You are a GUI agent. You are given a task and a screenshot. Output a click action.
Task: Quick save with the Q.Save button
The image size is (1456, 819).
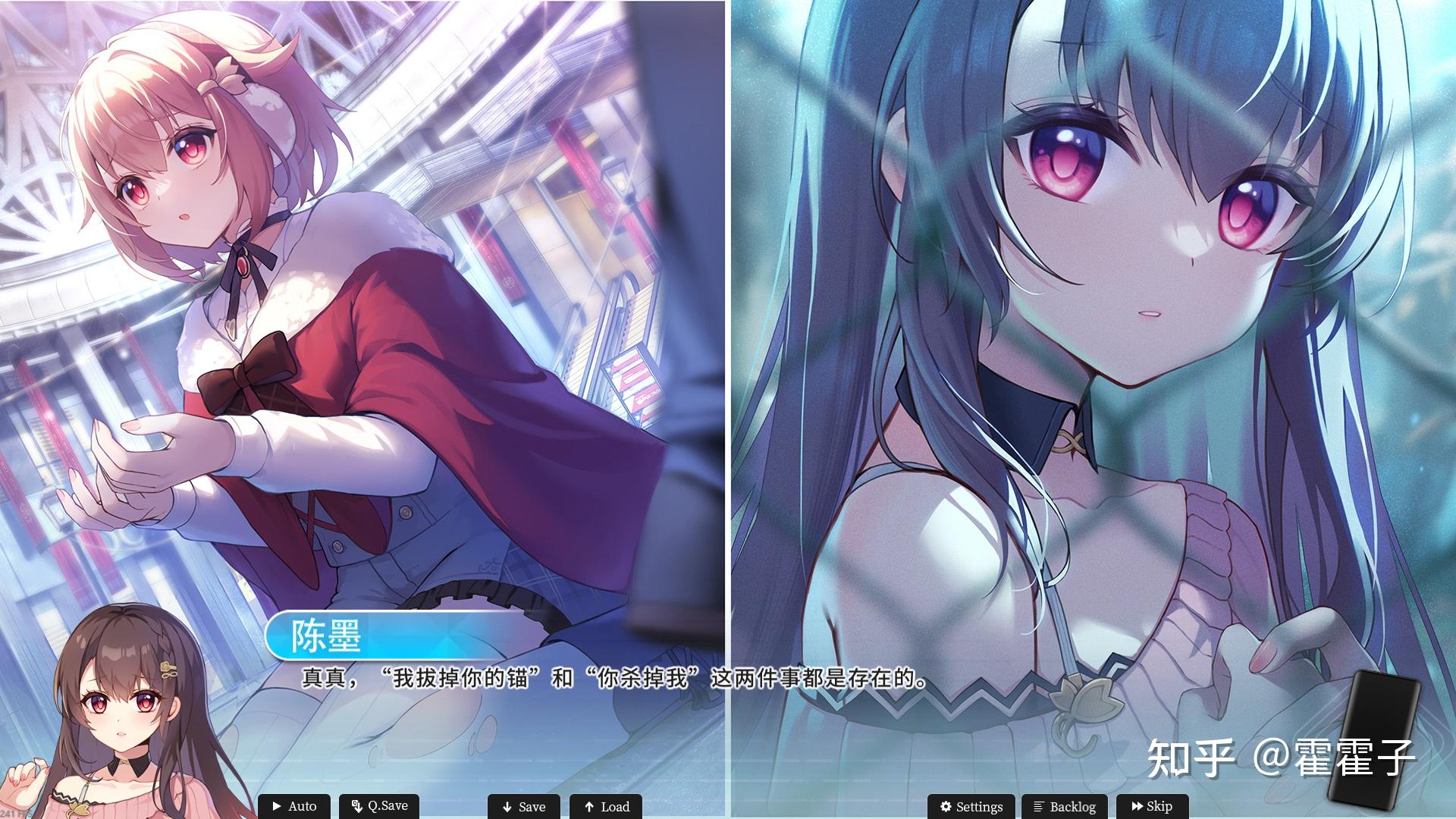pyautogui.click(x=379, y=806)
